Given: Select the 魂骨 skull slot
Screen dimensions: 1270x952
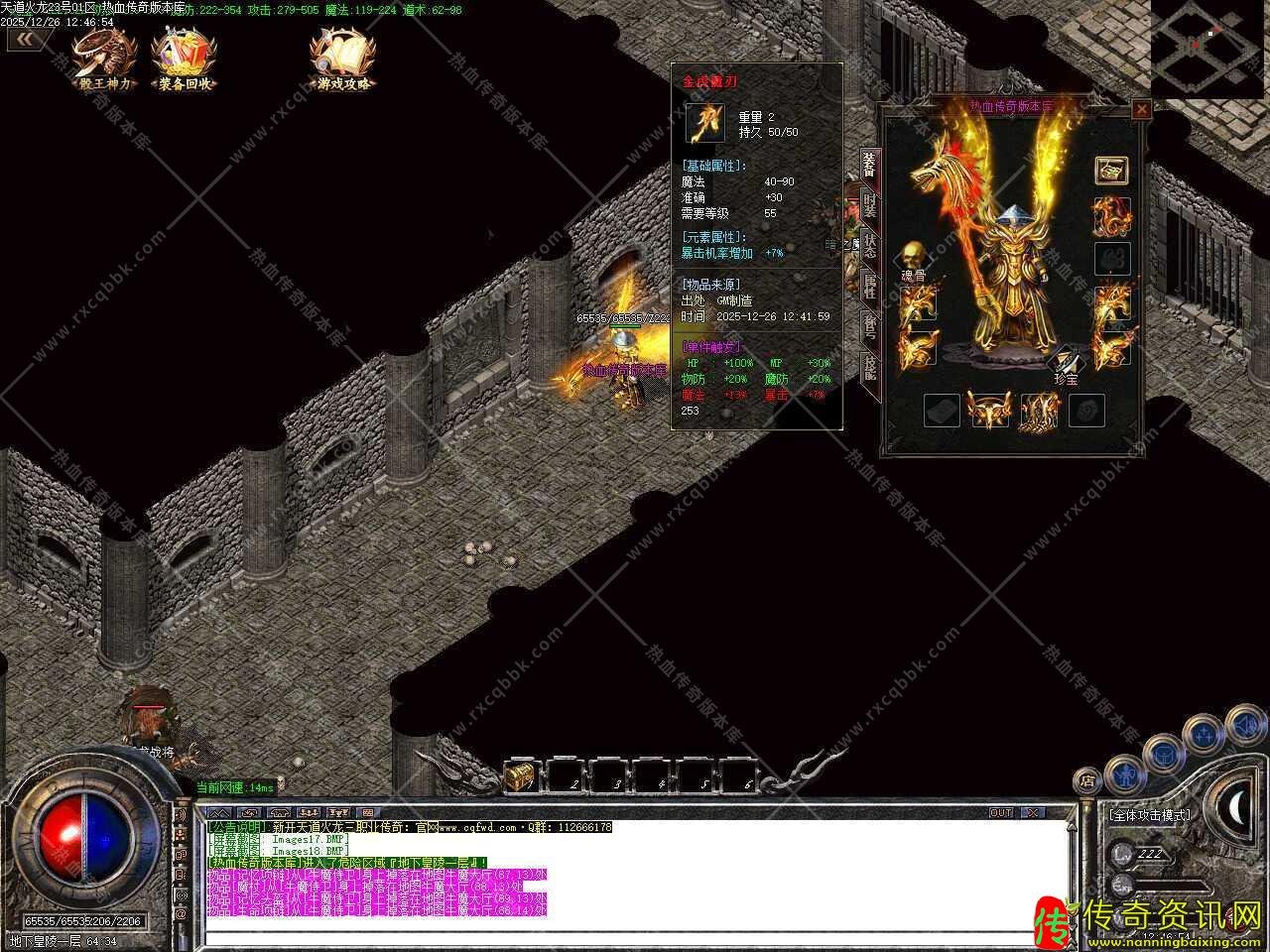Looking at the screenshot, I should pyautogui.click(x=913, y=254).
